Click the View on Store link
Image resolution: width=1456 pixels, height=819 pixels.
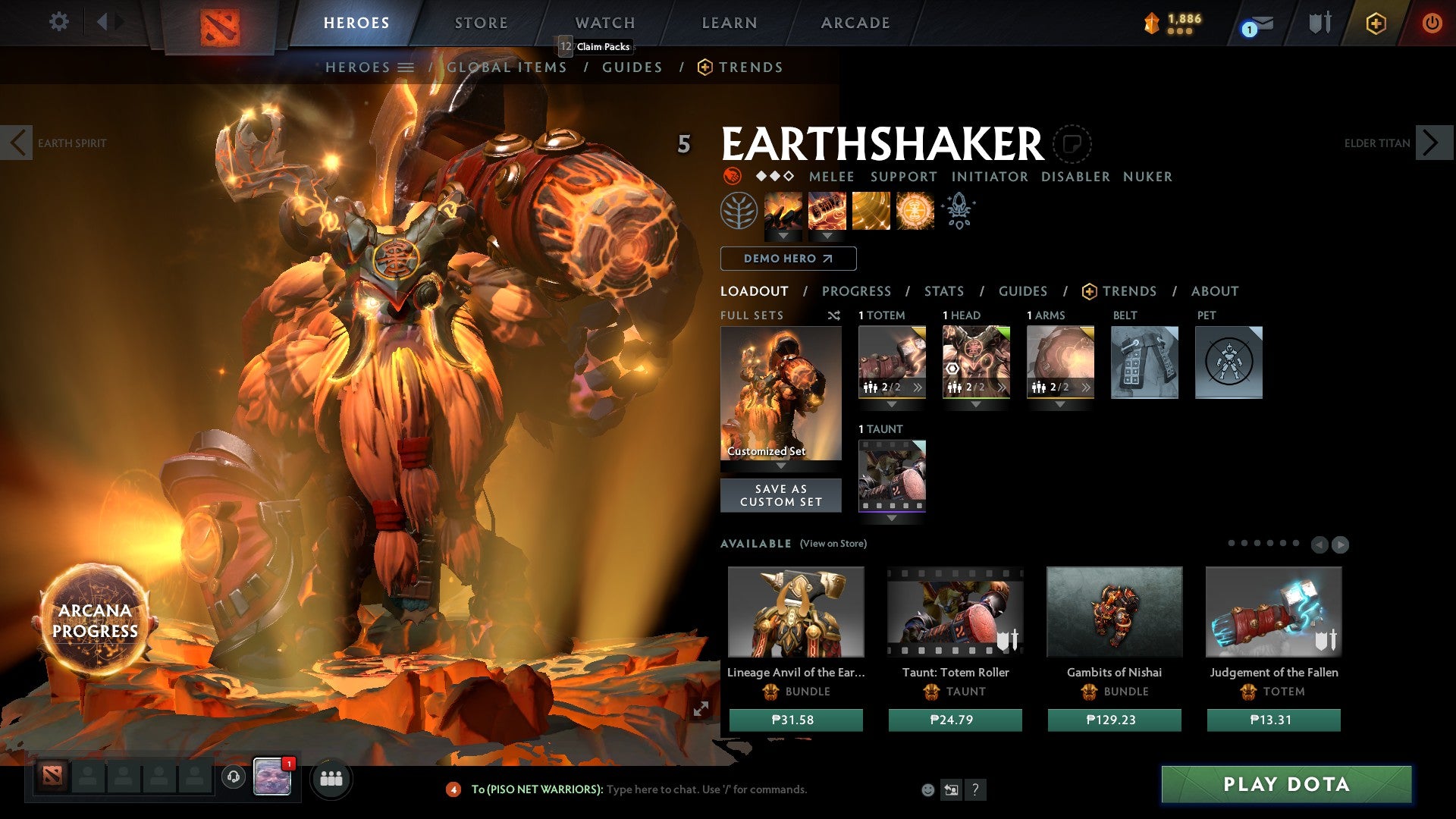coord(833,544)
